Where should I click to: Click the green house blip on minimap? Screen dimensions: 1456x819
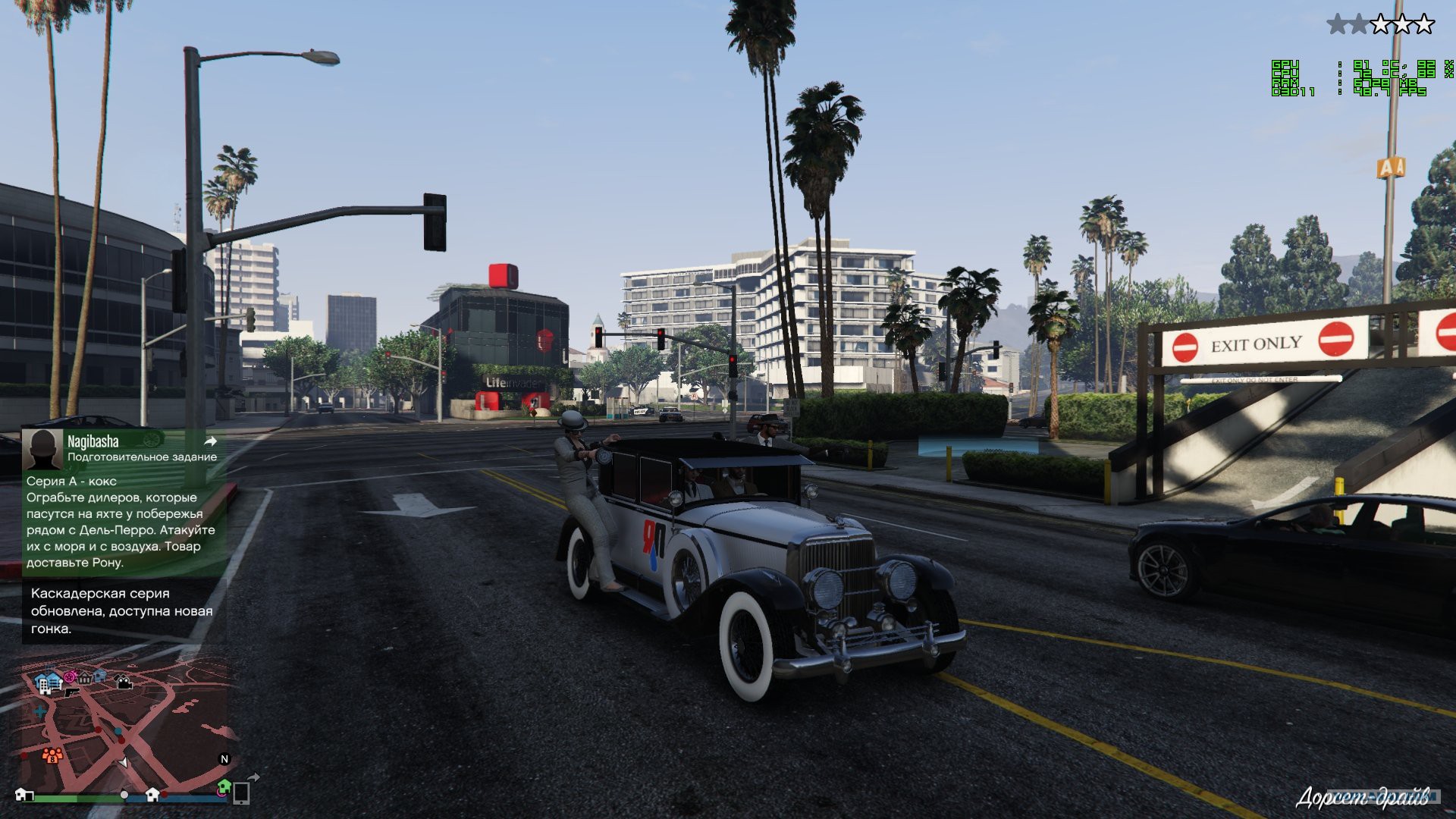[224, 786]
